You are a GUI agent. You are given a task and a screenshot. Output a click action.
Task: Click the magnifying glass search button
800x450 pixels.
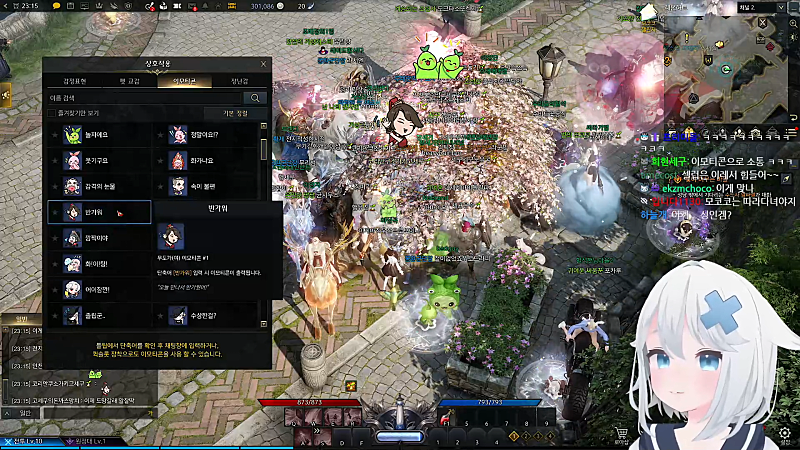[x=256, y=98]
